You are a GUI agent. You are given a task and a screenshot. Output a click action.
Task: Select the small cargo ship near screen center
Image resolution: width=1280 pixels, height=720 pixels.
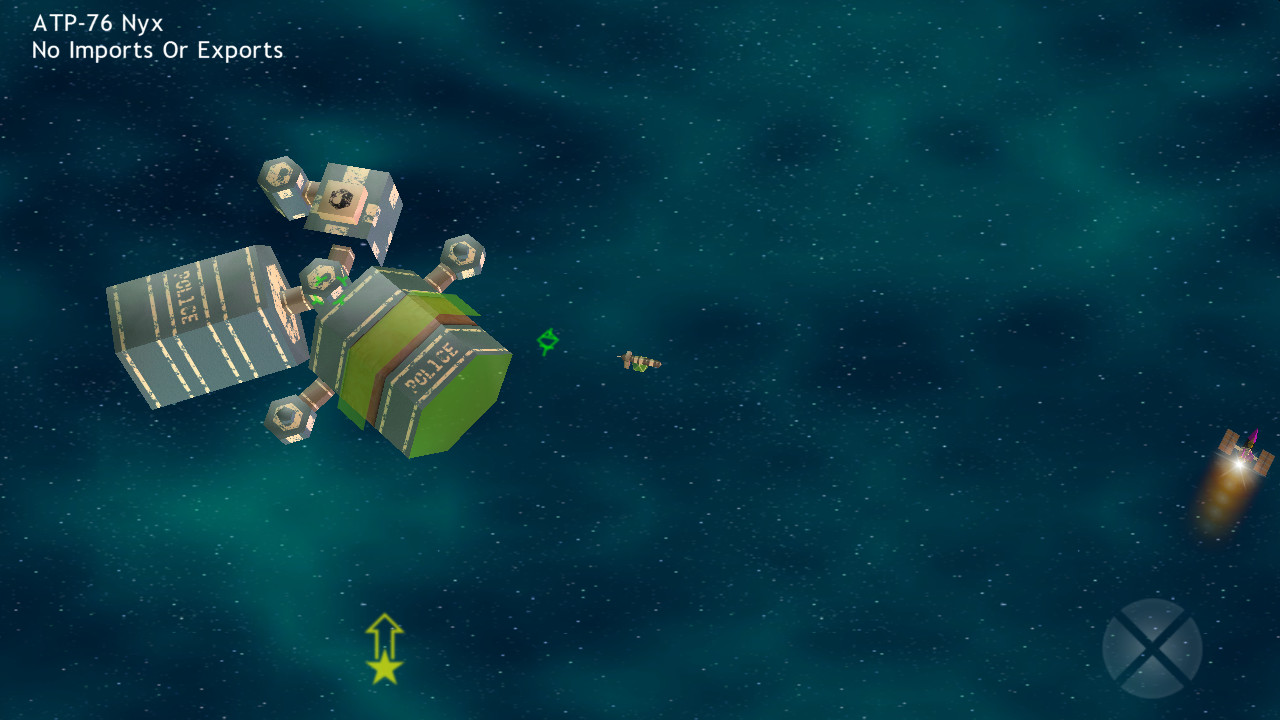pyautogui.click(x=640, y=362)
